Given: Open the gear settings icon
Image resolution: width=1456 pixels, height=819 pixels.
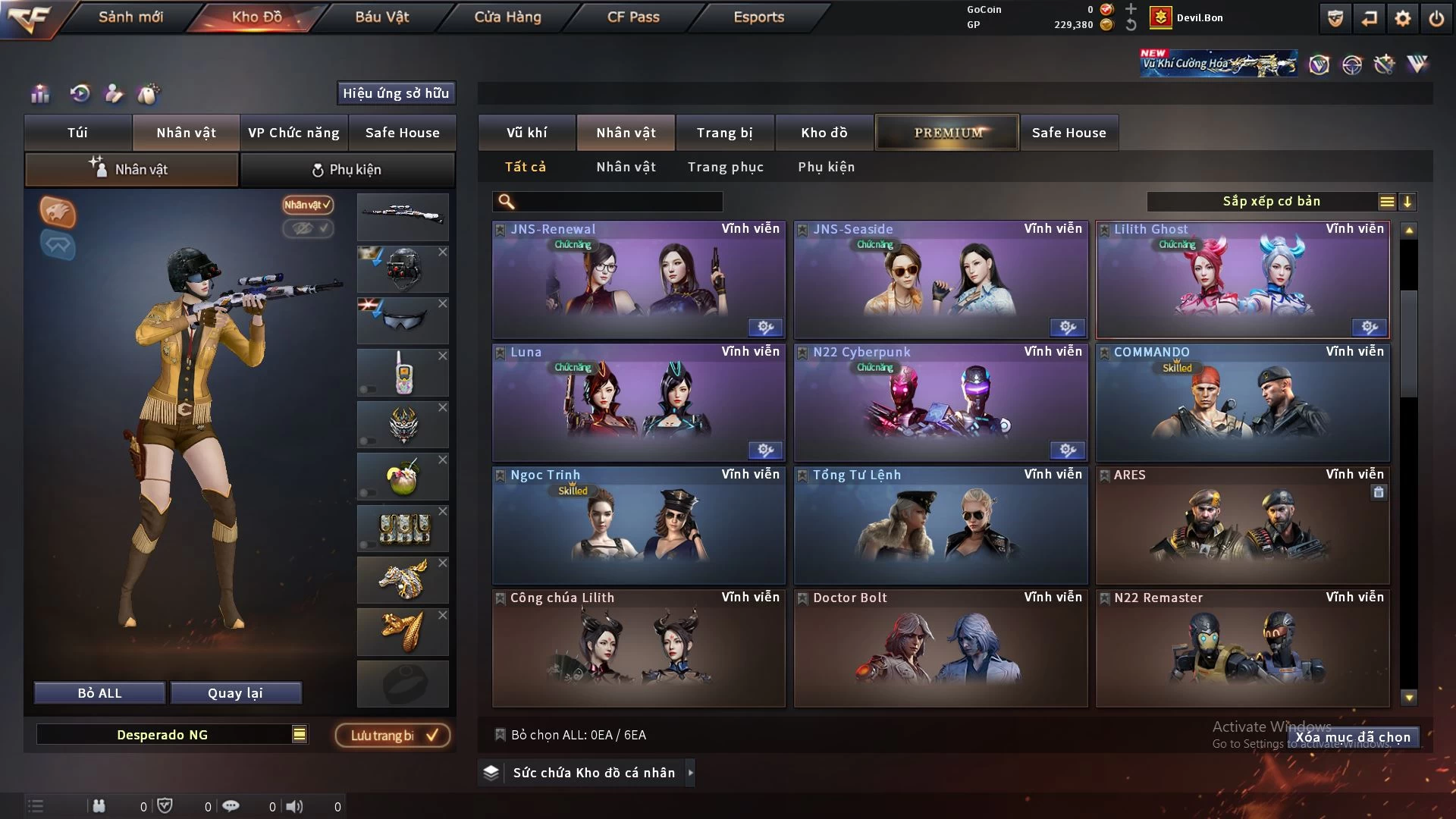Looking at the screenshot, I should point(1402,18).
